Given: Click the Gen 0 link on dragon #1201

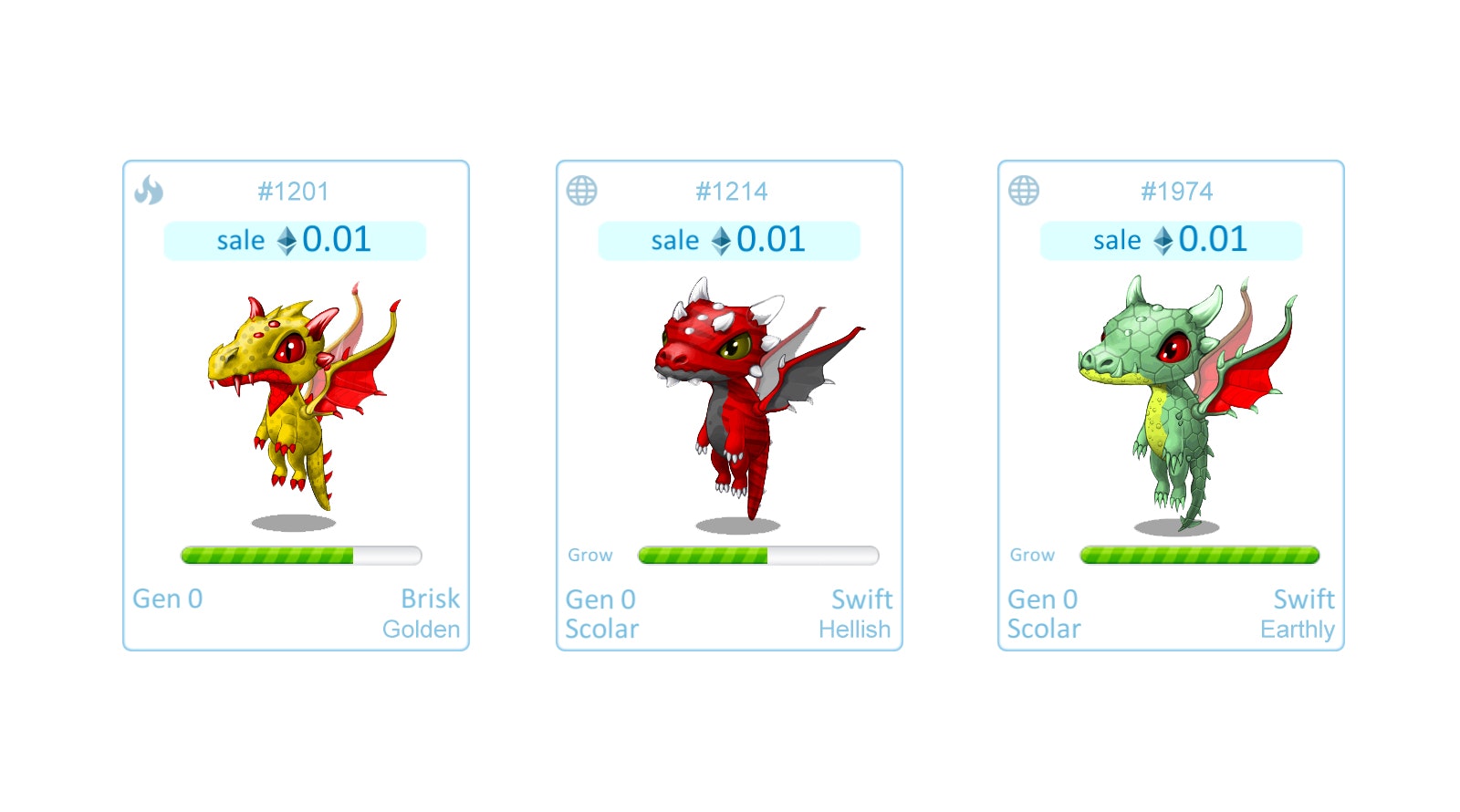Looking at the screenshot, I should pyautogui.click(x=168, y=599).
